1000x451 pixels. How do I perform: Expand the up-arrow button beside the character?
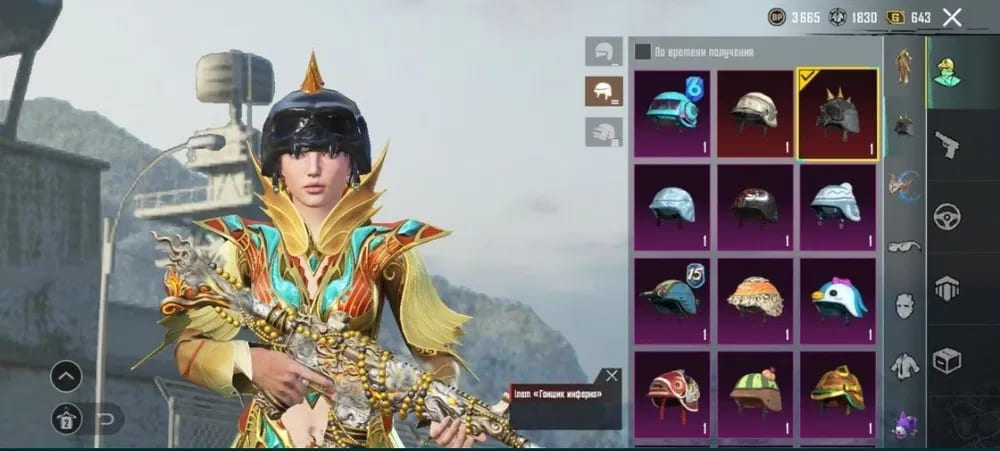(x=66, y=376)
